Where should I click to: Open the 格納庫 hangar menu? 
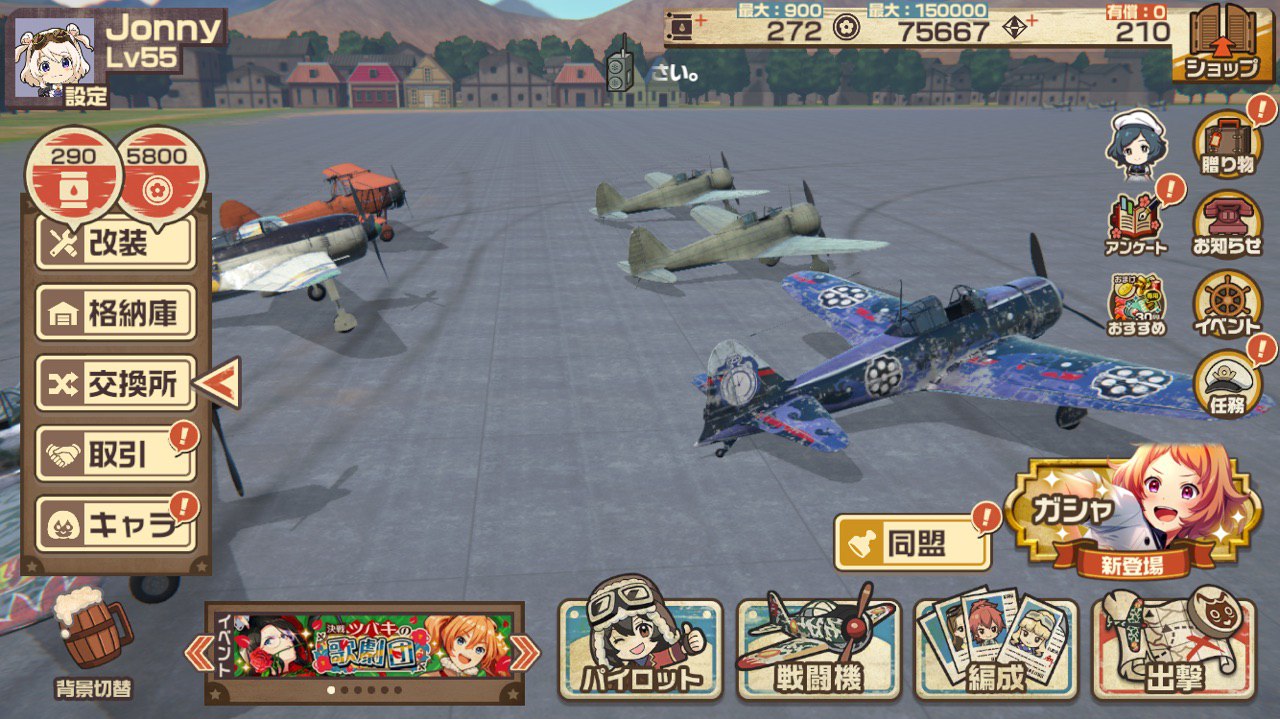tap(116, 314)
